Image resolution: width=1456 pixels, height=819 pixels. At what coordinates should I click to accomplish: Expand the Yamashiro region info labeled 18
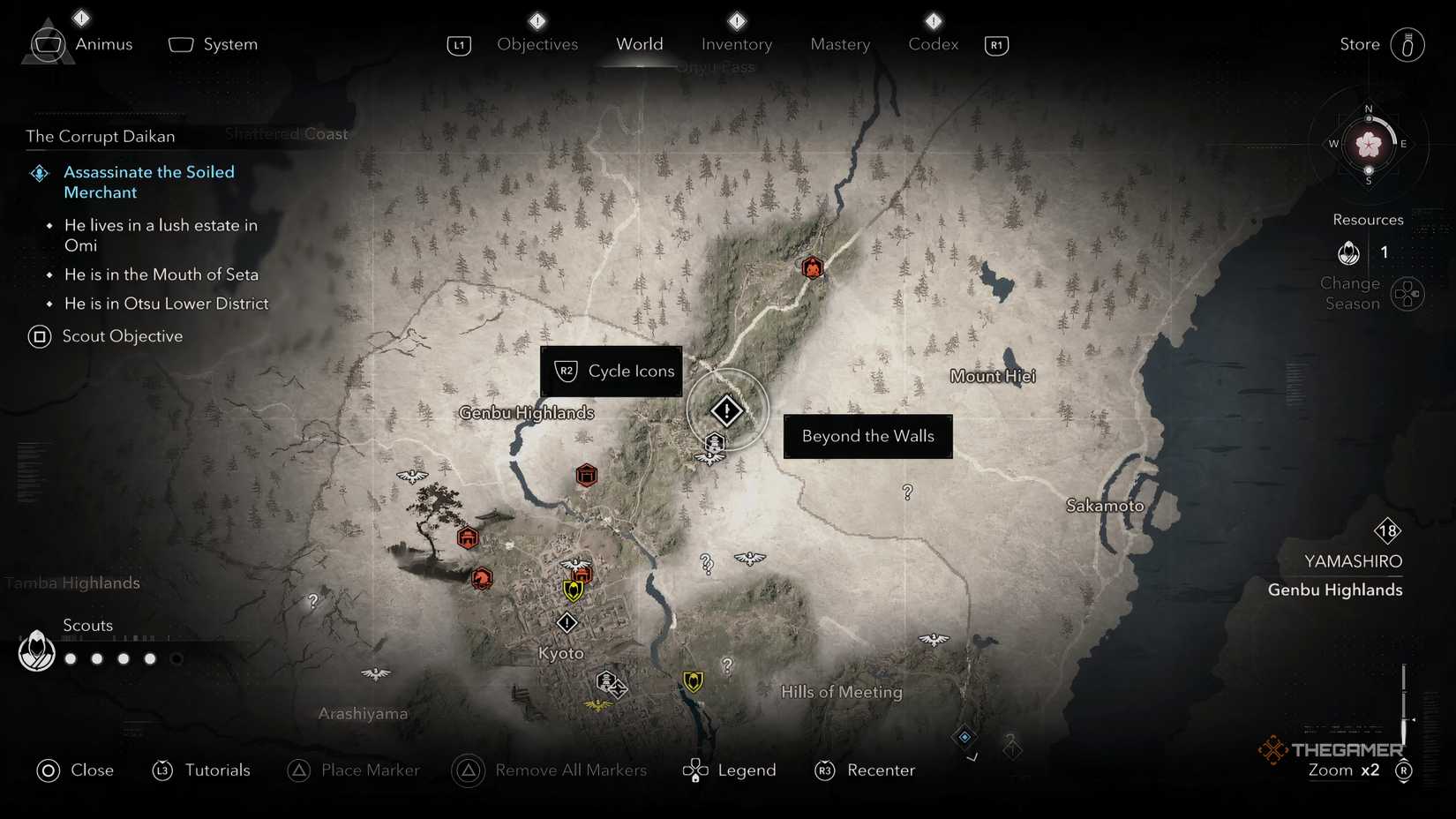pyautogui.click(x=1387, y=530)
